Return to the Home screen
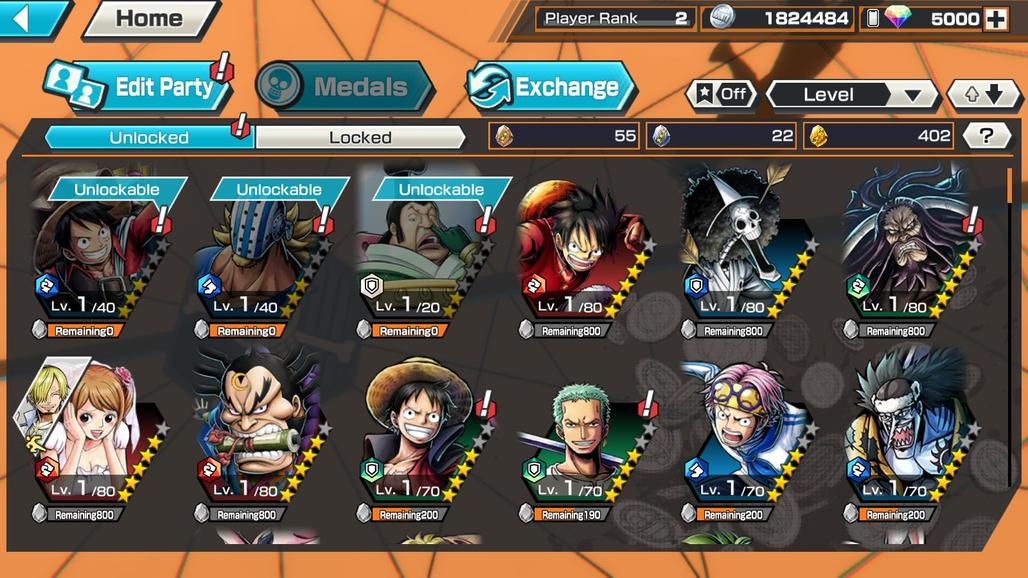This screenshot has width=1028, height=578. coord(150,18)
